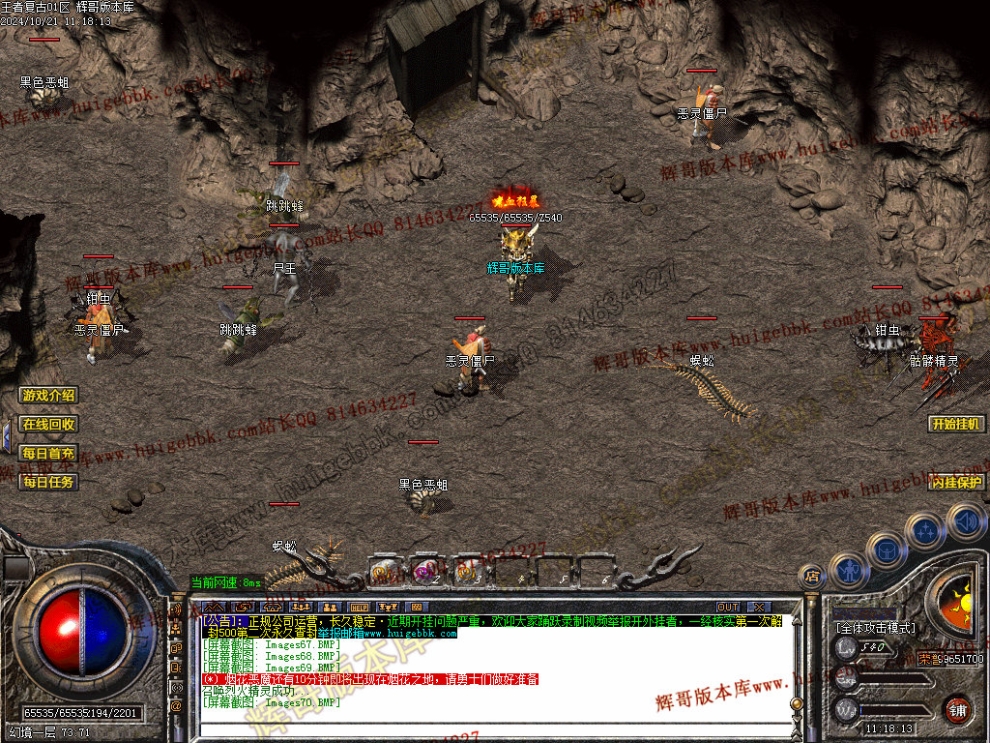Click the OUT button above chat
Screen dimensions: 990x743
728,607
